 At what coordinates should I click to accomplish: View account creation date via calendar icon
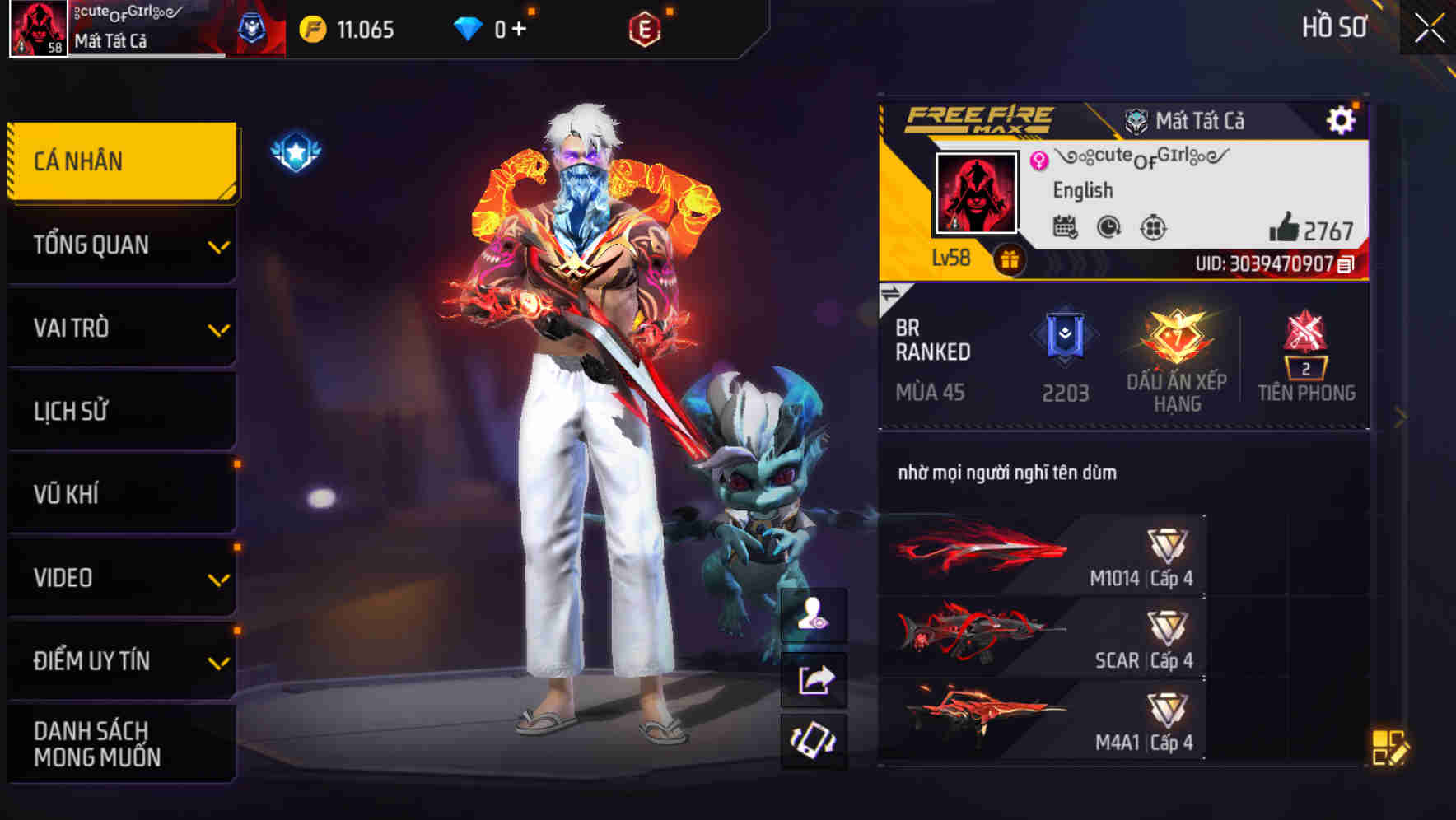click(1064, 227)
